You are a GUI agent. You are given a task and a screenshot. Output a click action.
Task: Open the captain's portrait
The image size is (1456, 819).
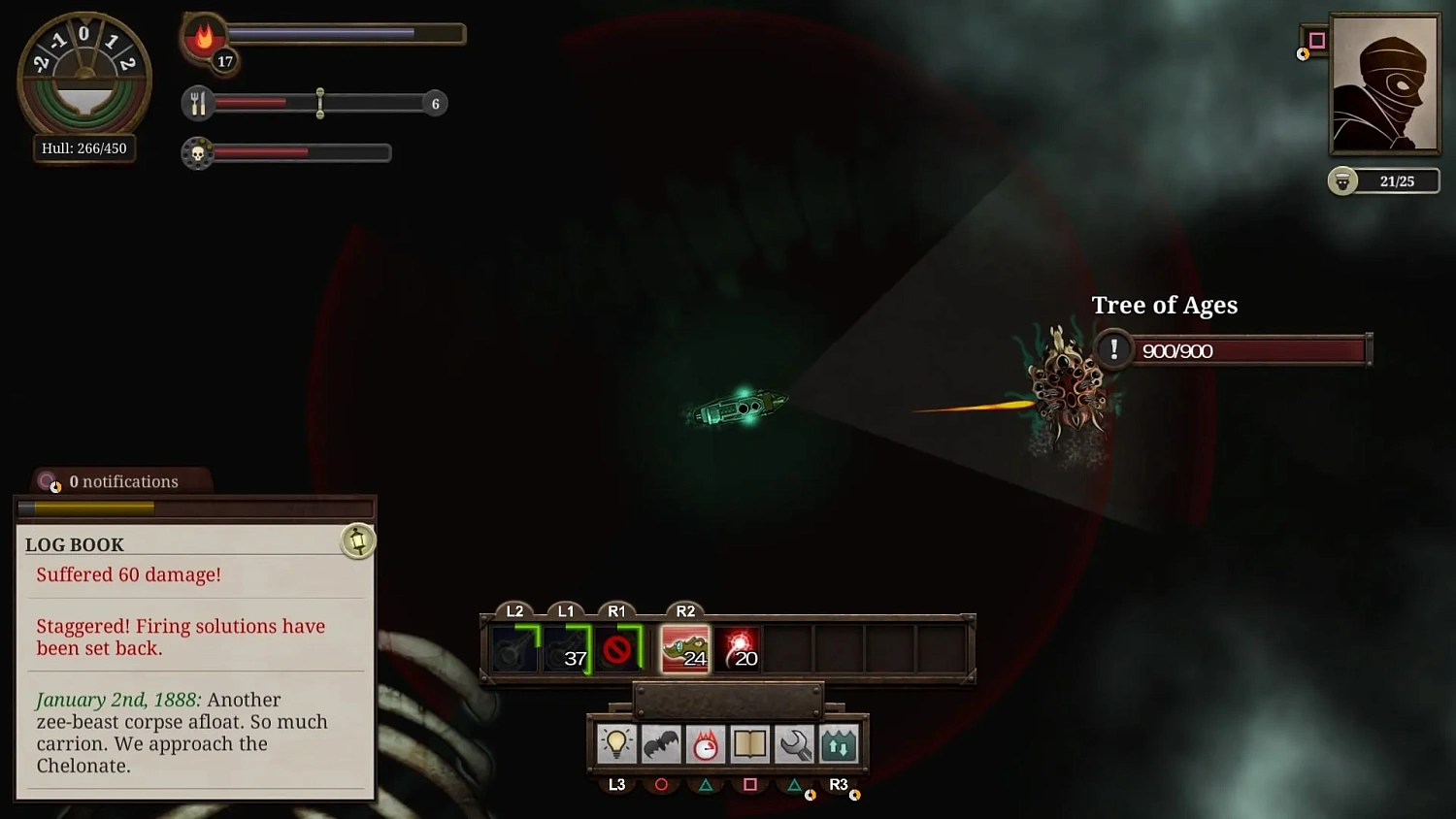pos(1384,85)
